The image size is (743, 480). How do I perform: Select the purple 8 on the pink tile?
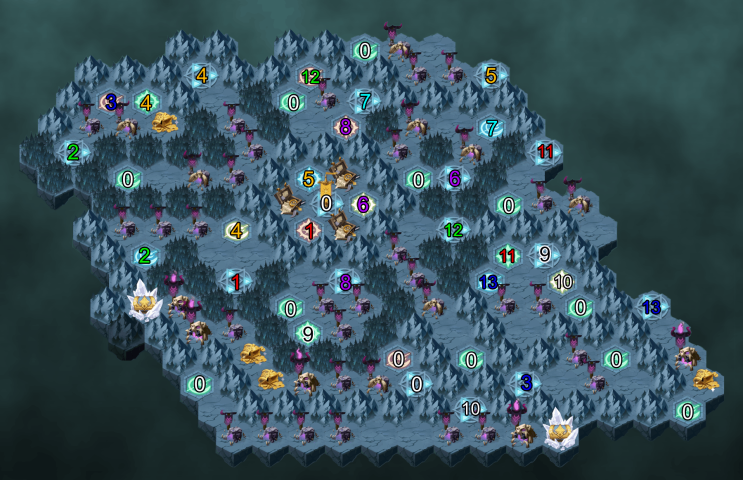click(345, 127)
